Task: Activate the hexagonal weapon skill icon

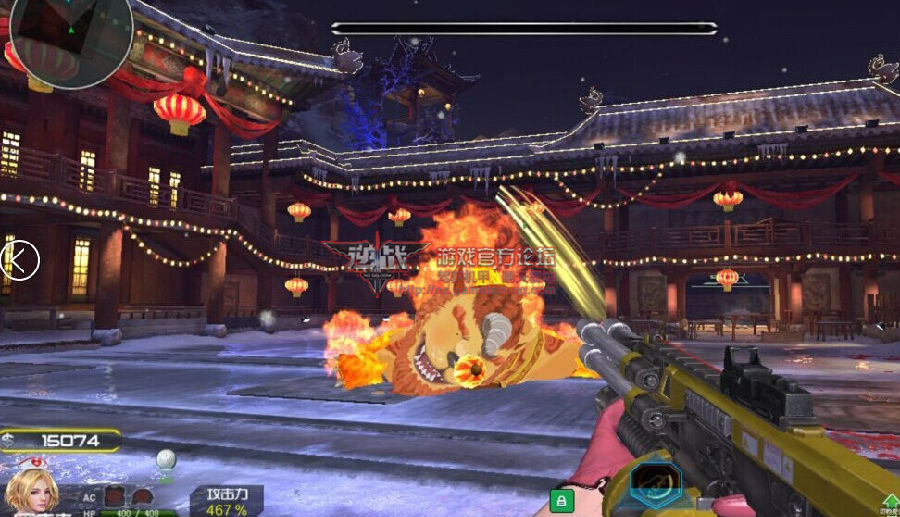Action: coord(655,485)
